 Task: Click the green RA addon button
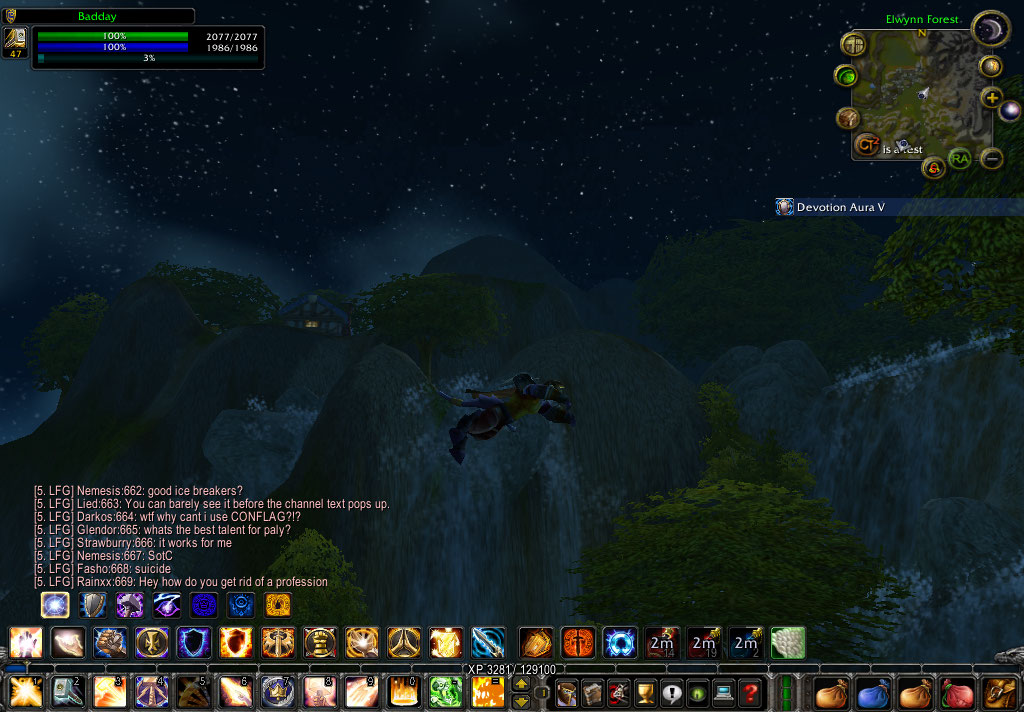tap(960, 159)
